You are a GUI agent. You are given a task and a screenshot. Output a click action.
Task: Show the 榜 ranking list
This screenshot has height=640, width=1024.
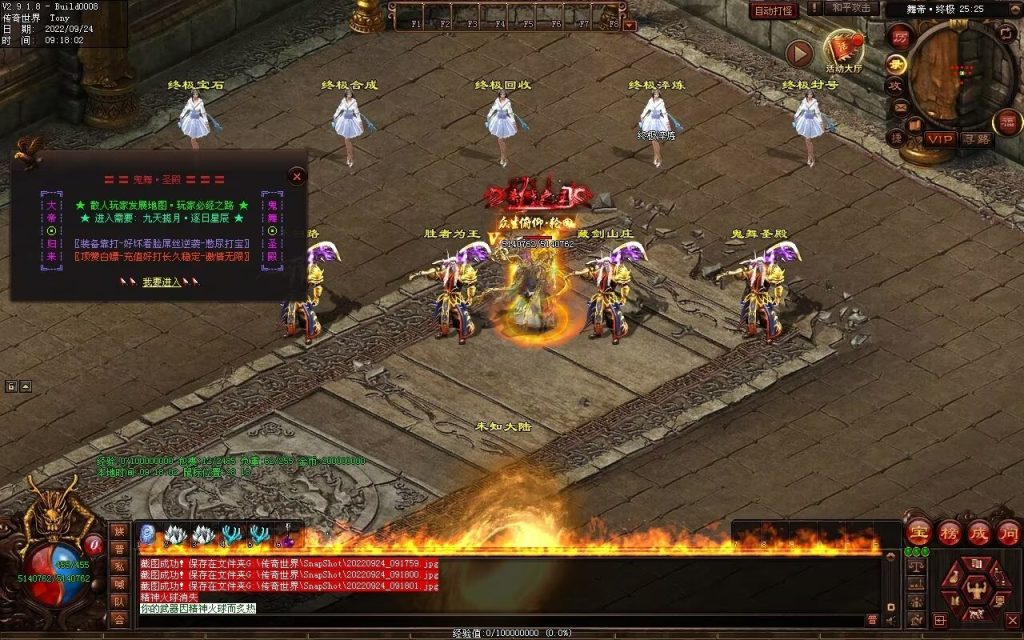coord(949,531)
